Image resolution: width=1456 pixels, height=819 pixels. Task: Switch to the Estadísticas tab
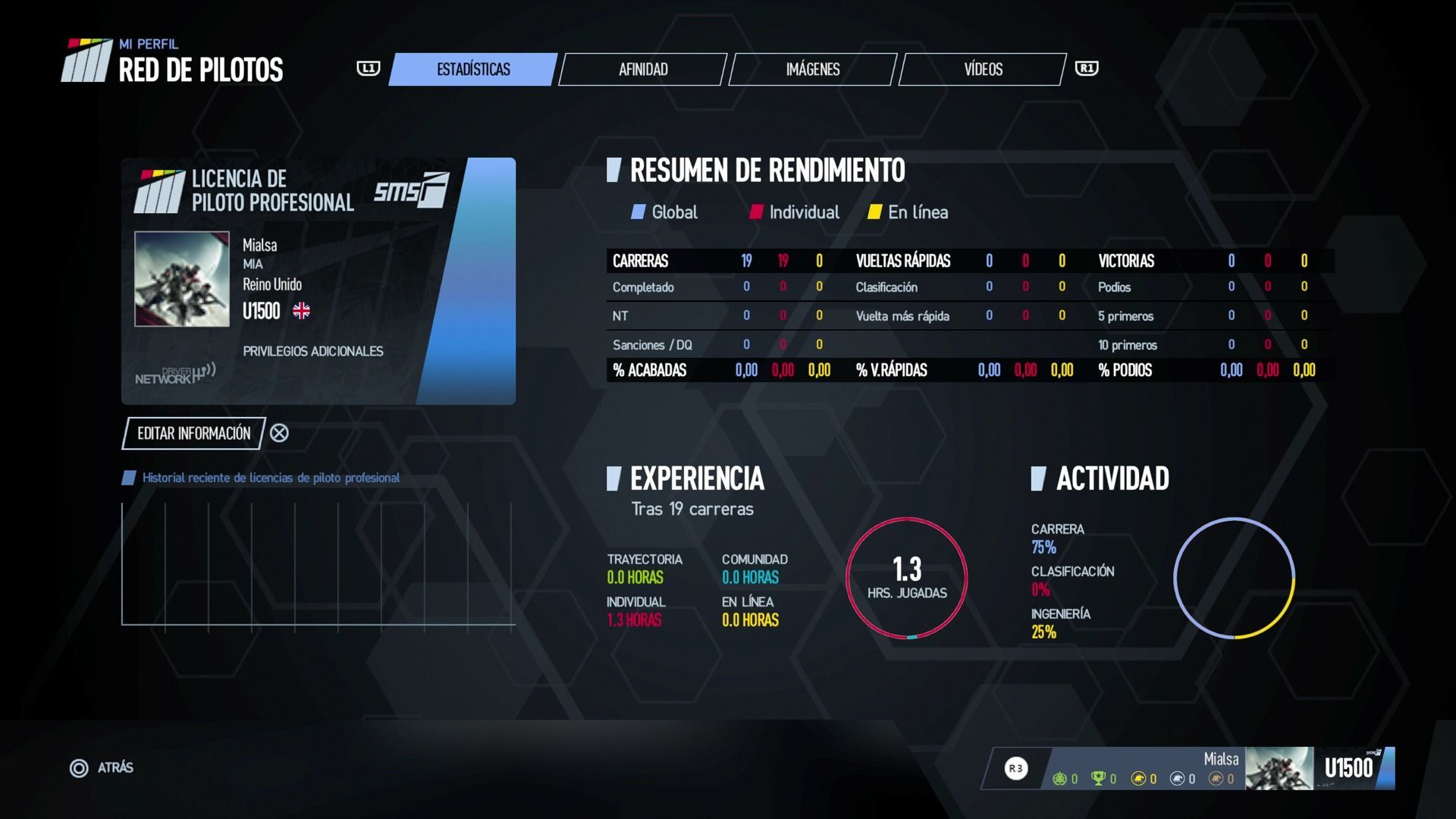click(x=473, y=70)
